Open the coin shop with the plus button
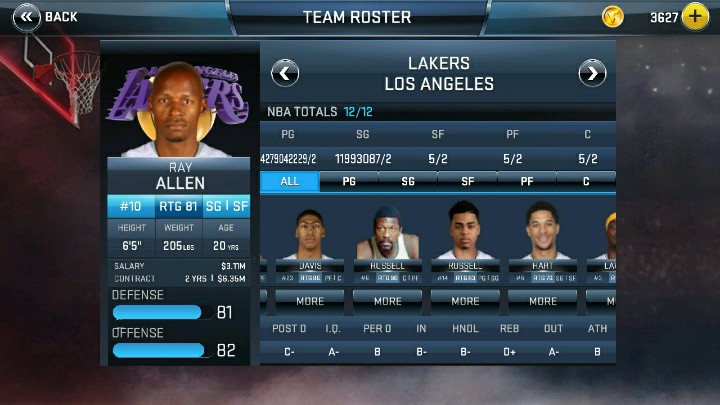Viewport: 720px width, 405px height. click(x=695, y=17)
